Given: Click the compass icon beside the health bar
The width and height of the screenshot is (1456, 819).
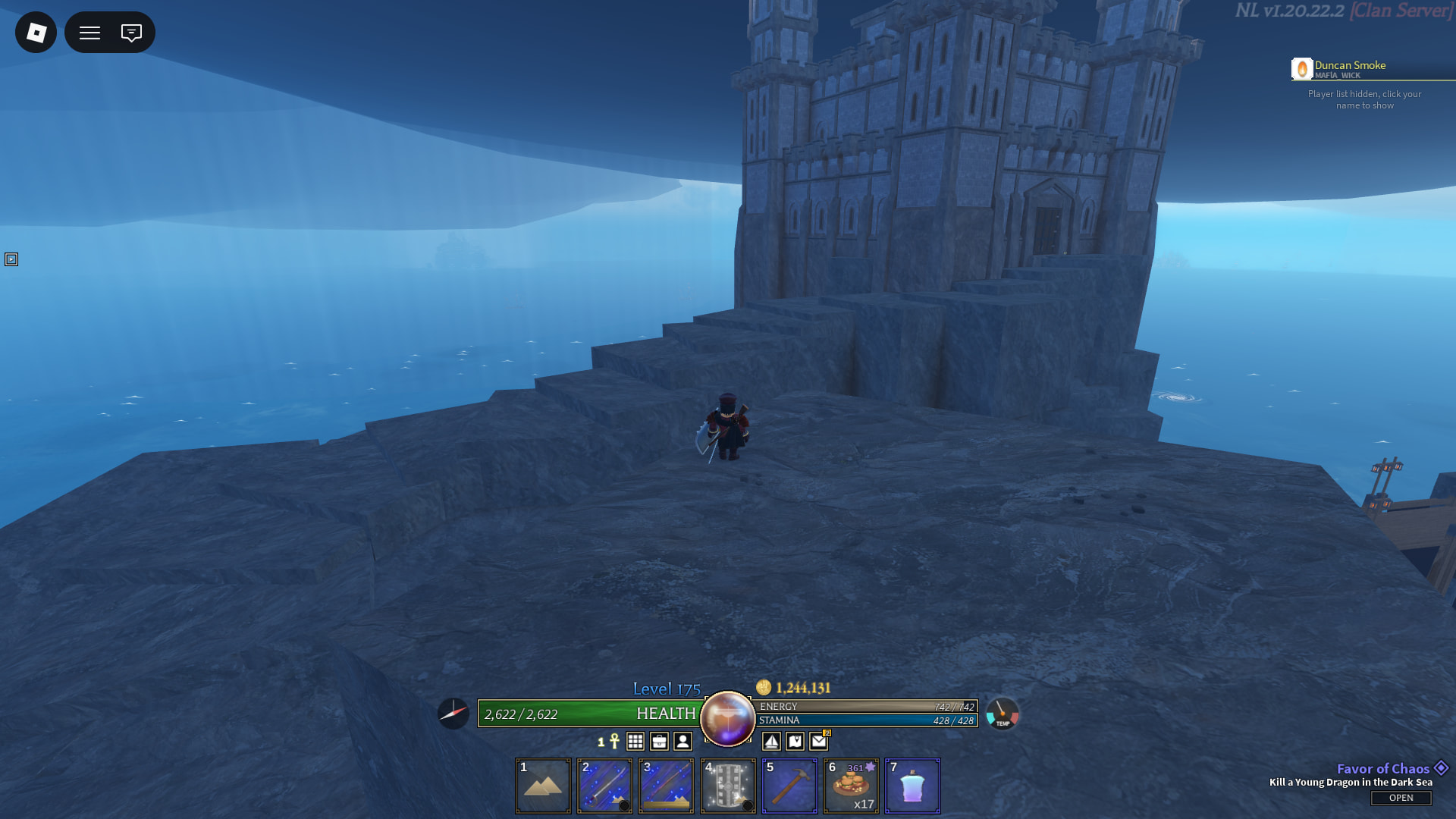Looking at the screenshot, I should (453, 714).
